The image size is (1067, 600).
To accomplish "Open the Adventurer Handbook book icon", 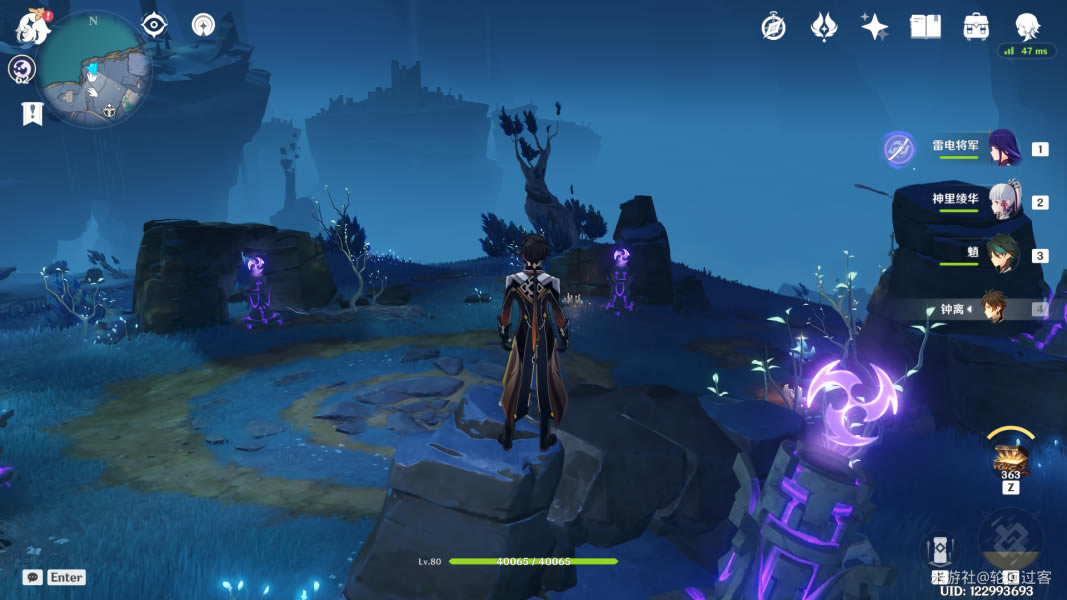I will 925,27.
